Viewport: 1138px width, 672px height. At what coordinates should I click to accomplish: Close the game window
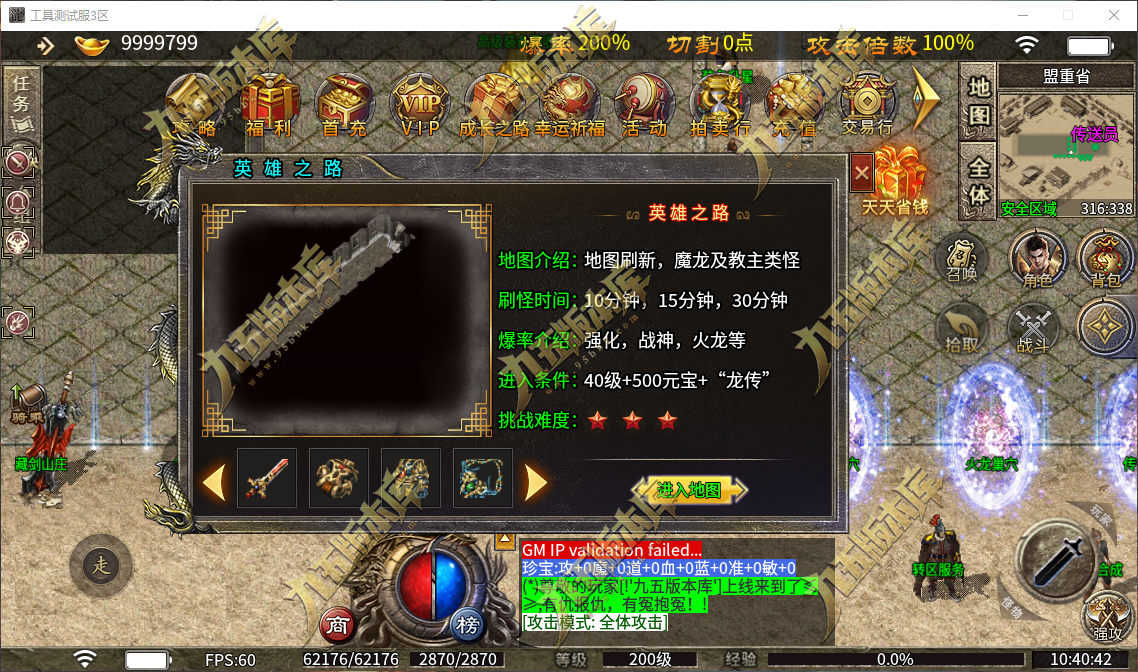click(1114, 15)
